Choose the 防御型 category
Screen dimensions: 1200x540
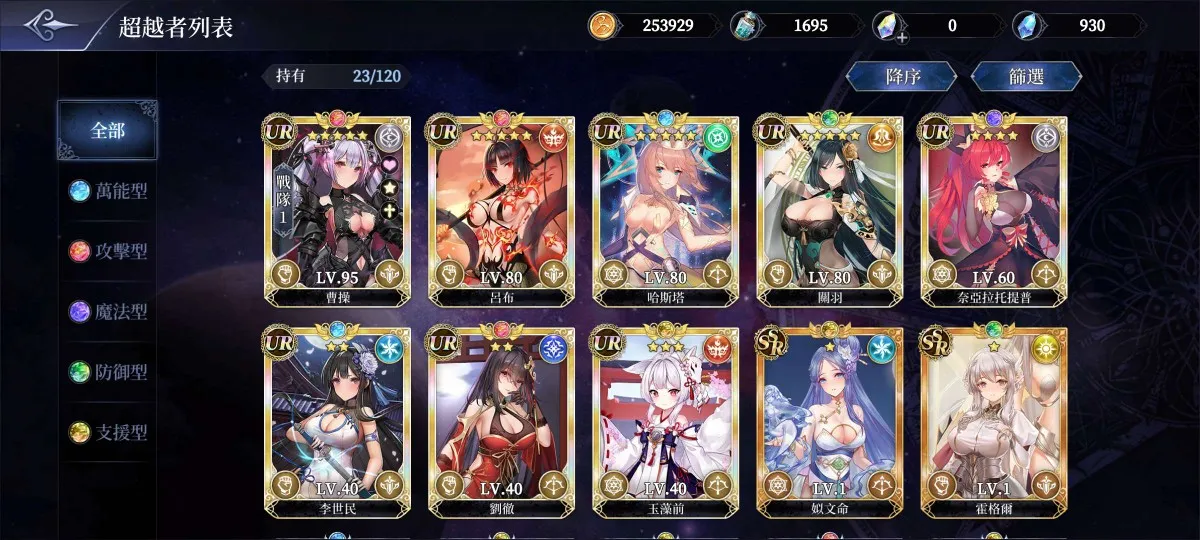108,372
